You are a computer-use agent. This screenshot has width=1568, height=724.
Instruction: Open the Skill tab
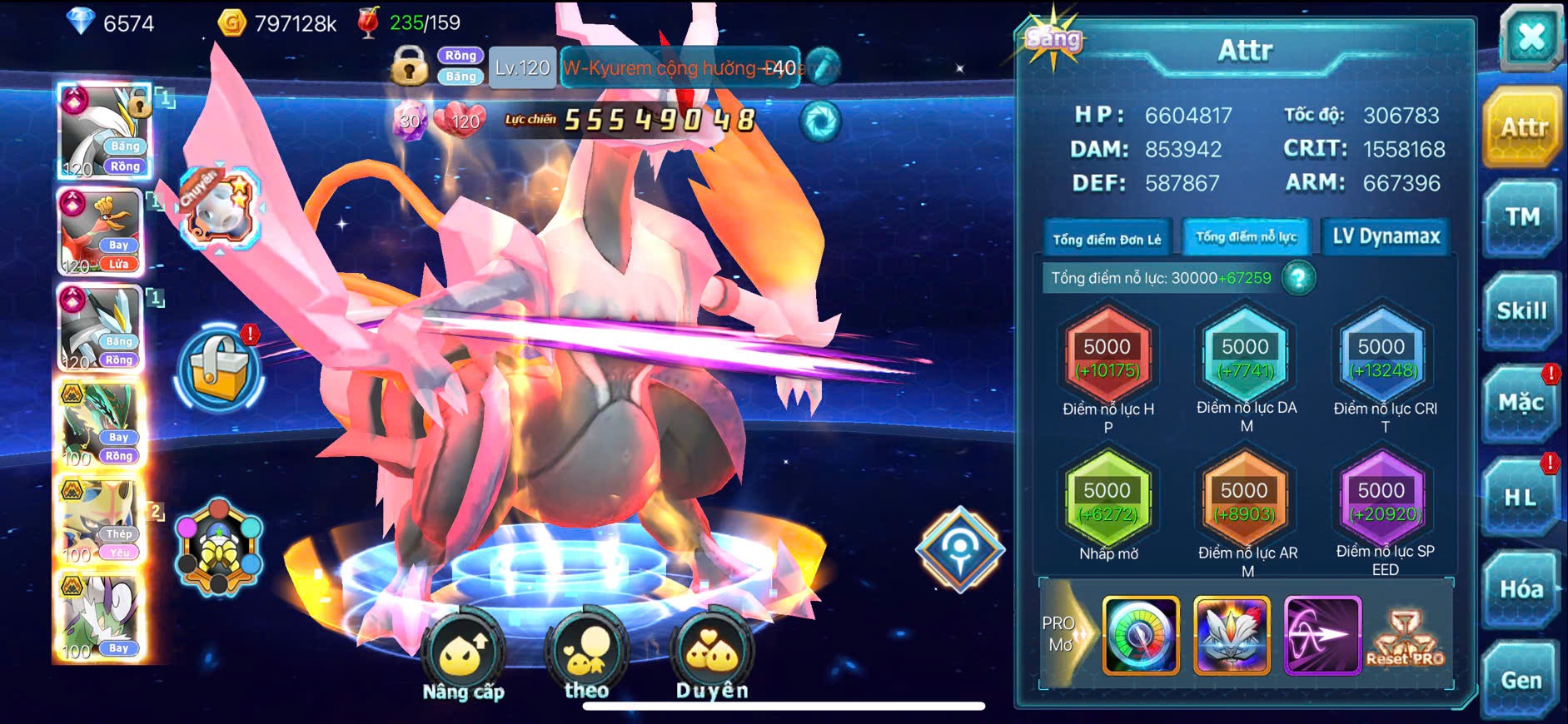[x=1521, y=311]
